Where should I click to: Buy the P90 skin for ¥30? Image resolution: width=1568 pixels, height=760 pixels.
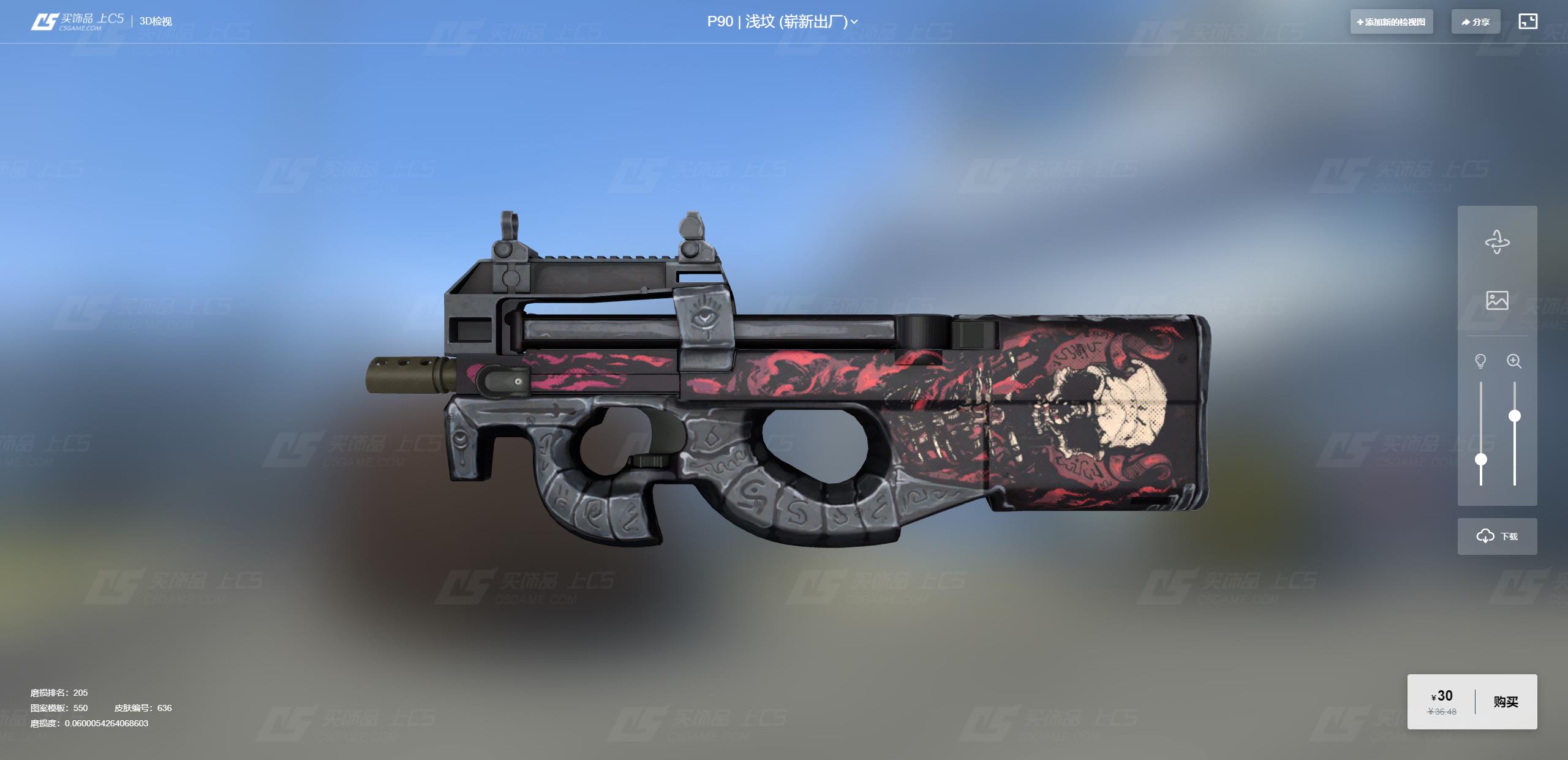pos(1506,702)
